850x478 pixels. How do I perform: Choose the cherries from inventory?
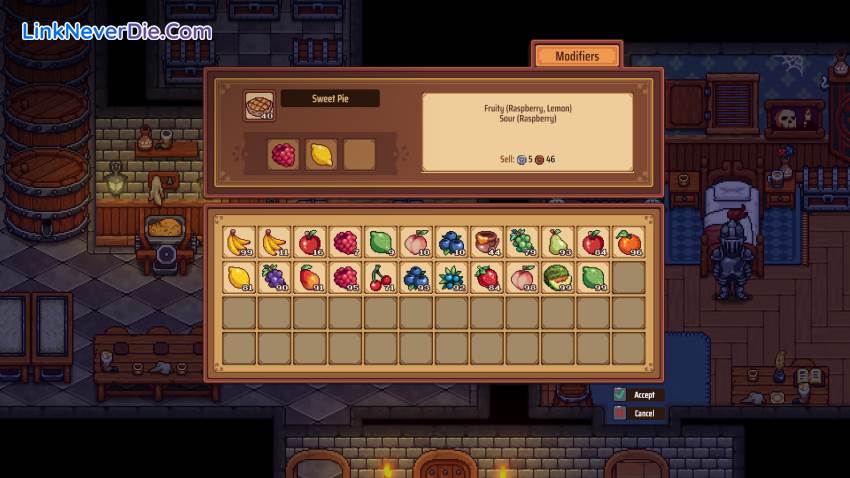pos(380,278)
